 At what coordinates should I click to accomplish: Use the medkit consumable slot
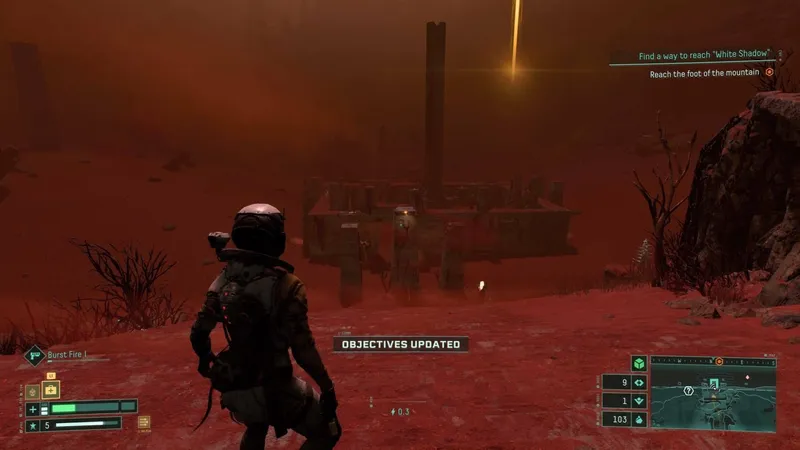(x=51, y=390)
